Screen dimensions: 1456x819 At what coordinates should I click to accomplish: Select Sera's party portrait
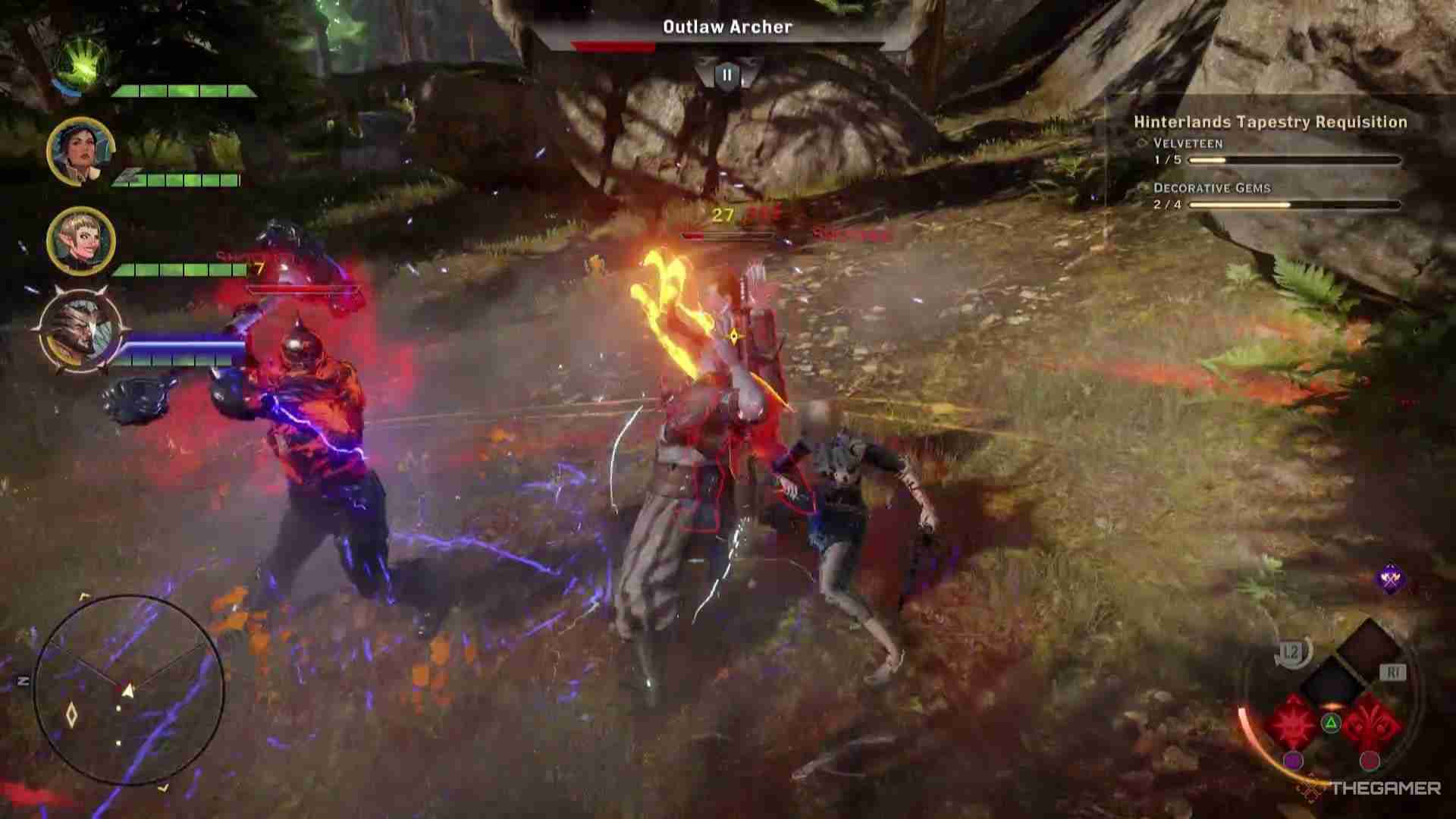(x=80, y=240)
